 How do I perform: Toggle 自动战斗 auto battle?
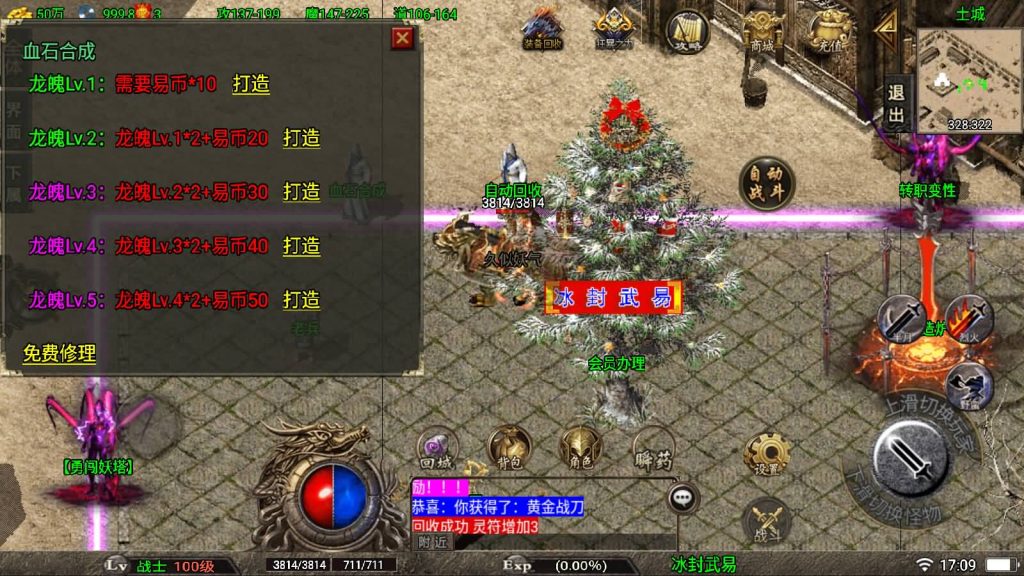766,184
